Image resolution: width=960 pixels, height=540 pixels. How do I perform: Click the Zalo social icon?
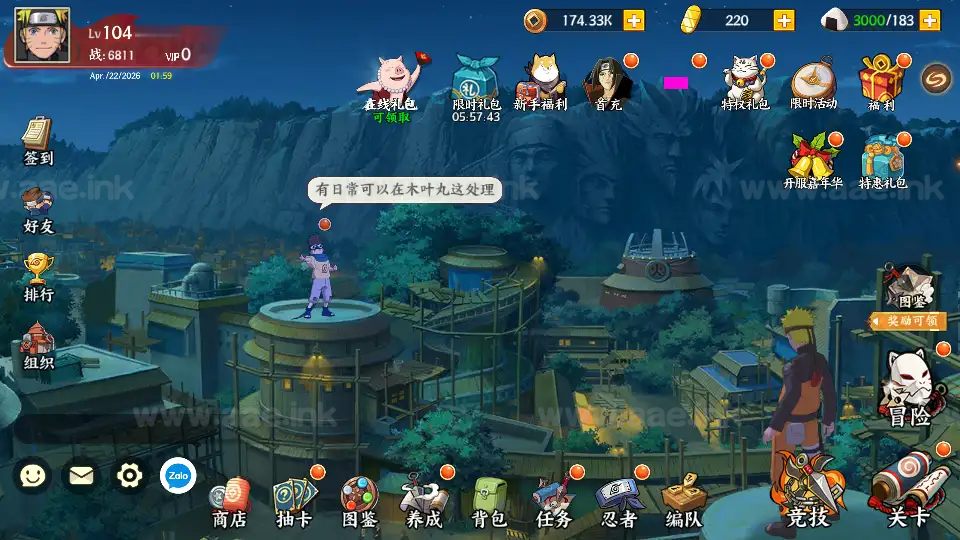click(178, 475)
